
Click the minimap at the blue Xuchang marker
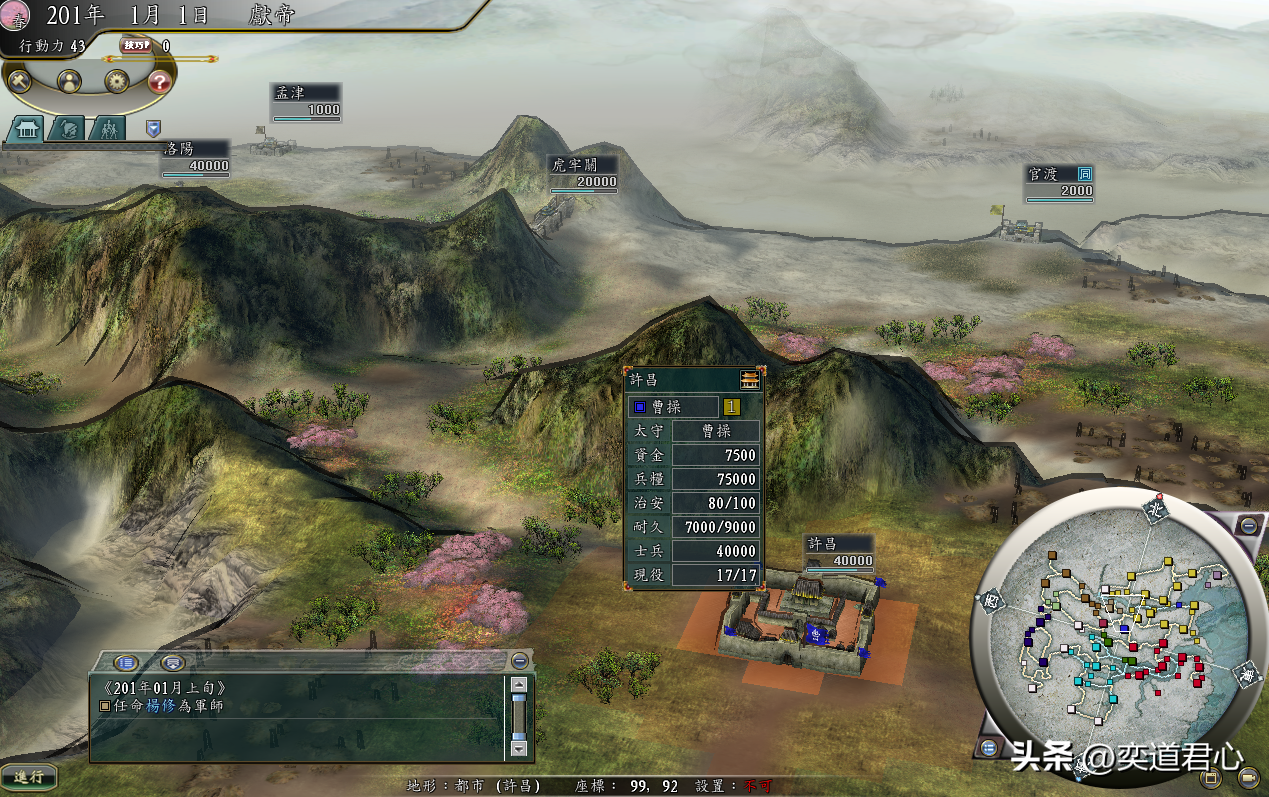coord(1125,629)
